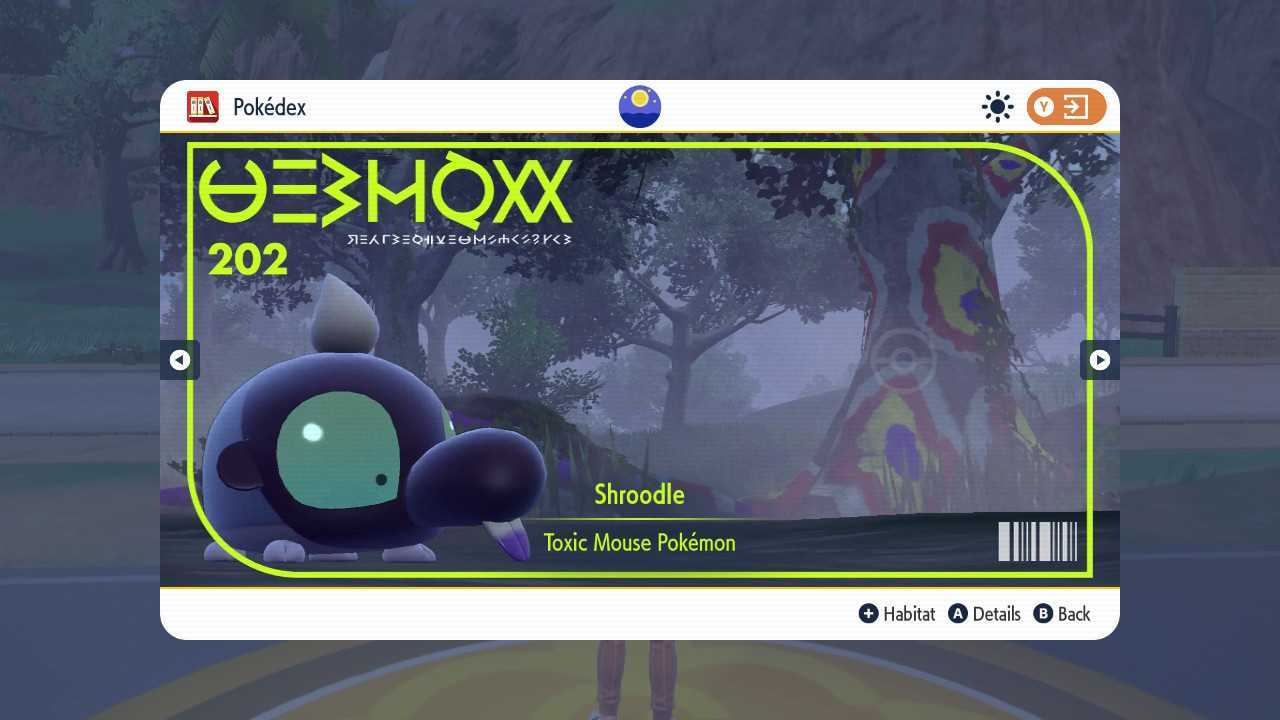Select the right arrow for the next entry

coord(1099,360)
